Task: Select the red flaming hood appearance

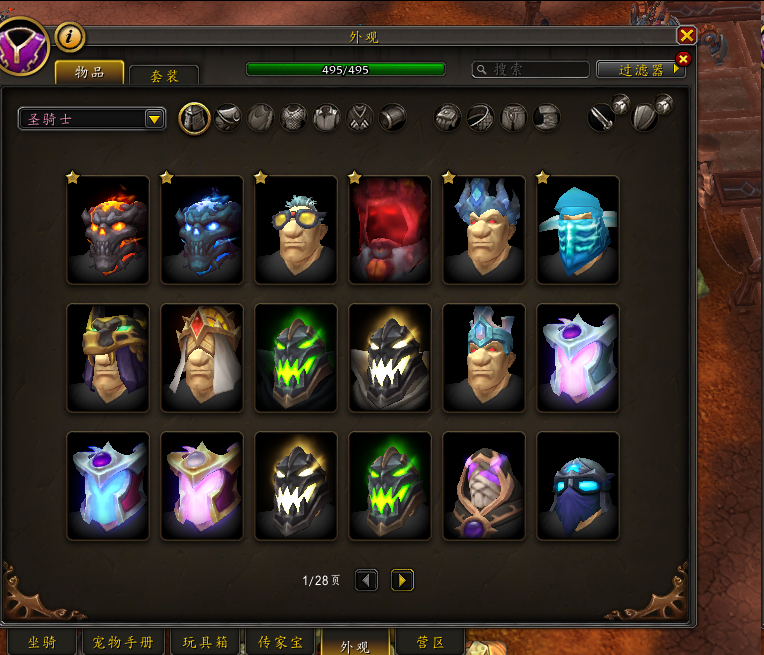Action: tap(390, 230)
